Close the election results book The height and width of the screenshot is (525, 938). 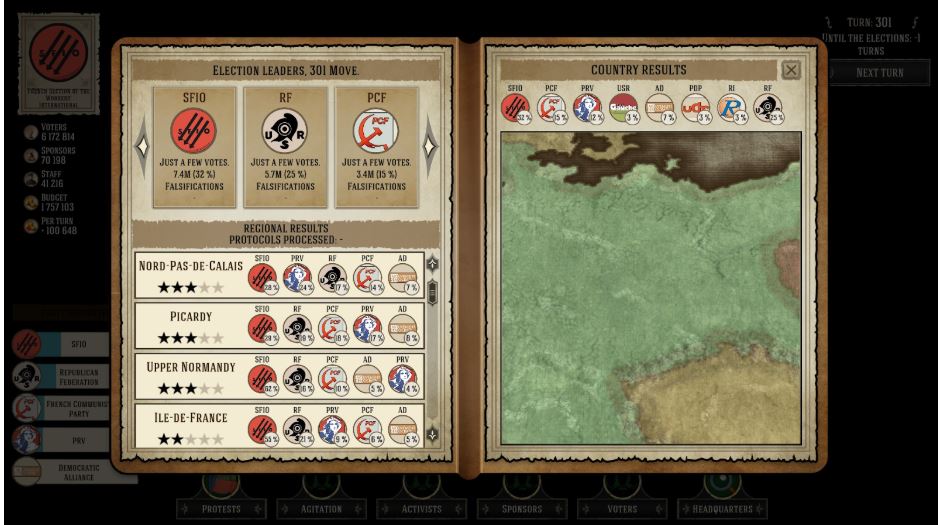click(791, 70)
